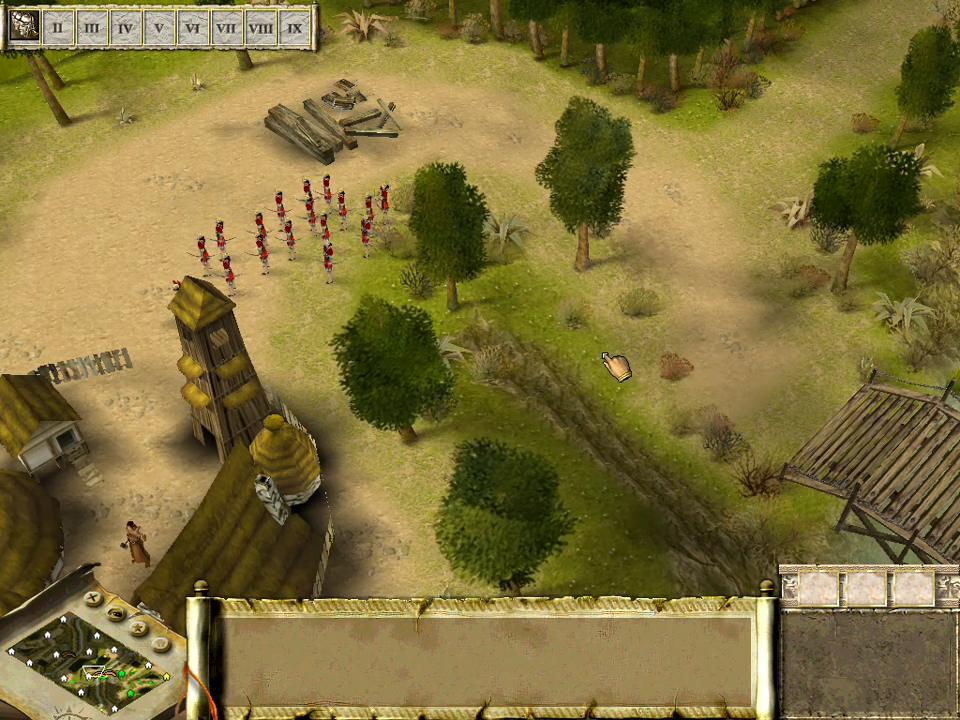Select control group II
Image resolution: width=960 pixels, height=720 pixels.
(58, 27)
